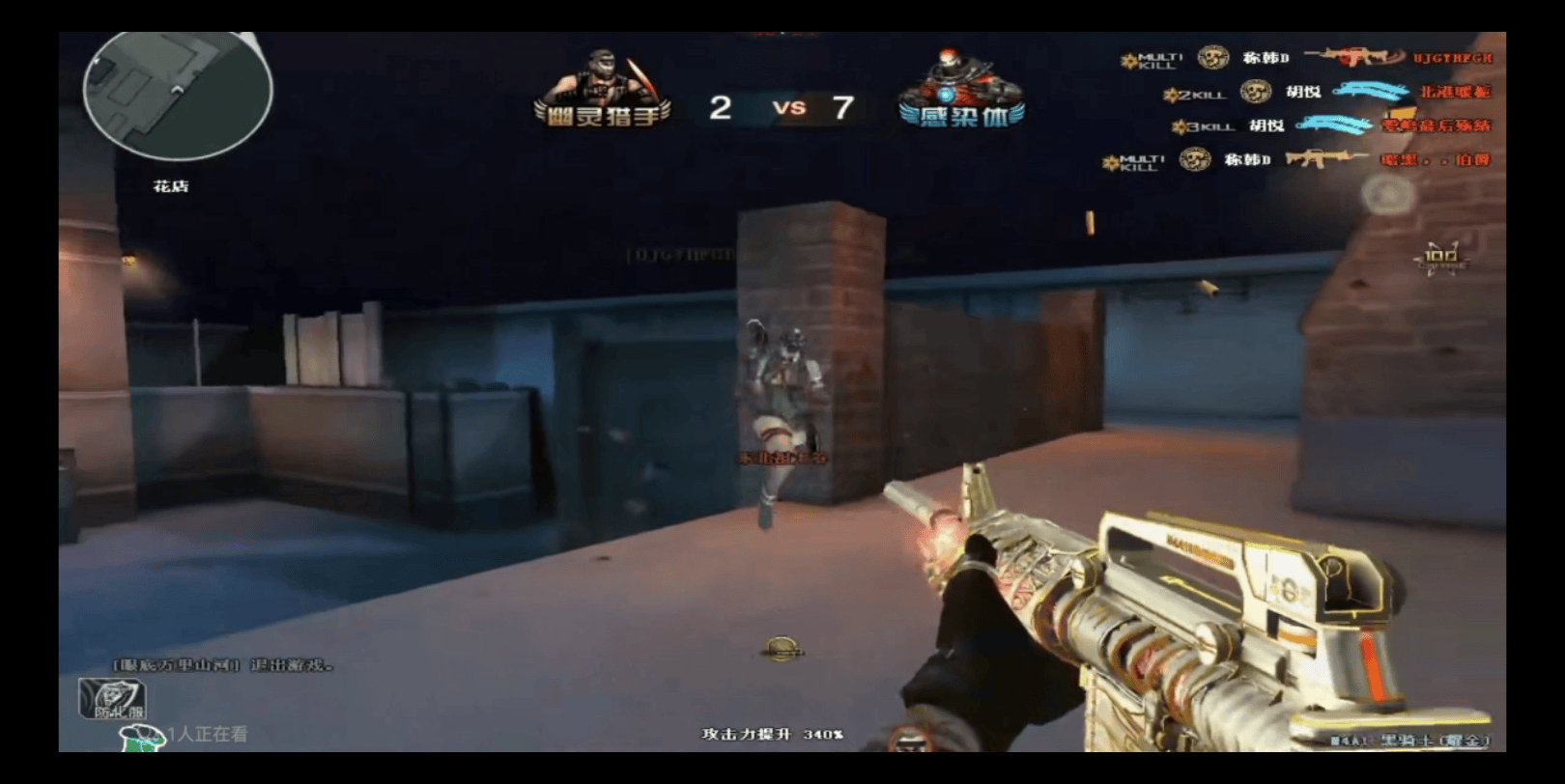Select the 2 KILL kill feed entry
Screen dimensions: 1565x784
pyautogui.click(x=1326, y=93)
